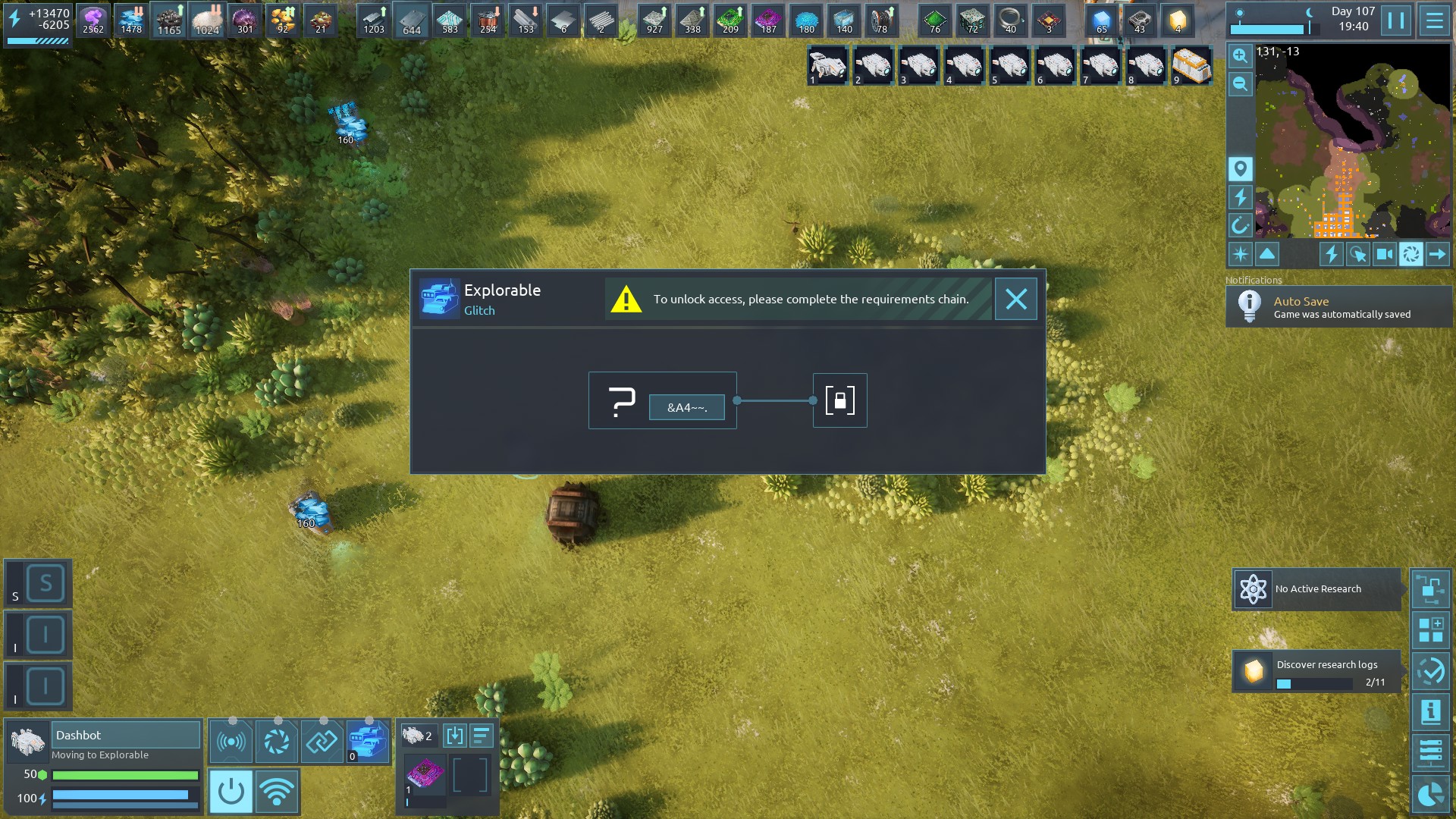Pause the game
The width and height of the screenshot is (1456, 819).
1395,20
